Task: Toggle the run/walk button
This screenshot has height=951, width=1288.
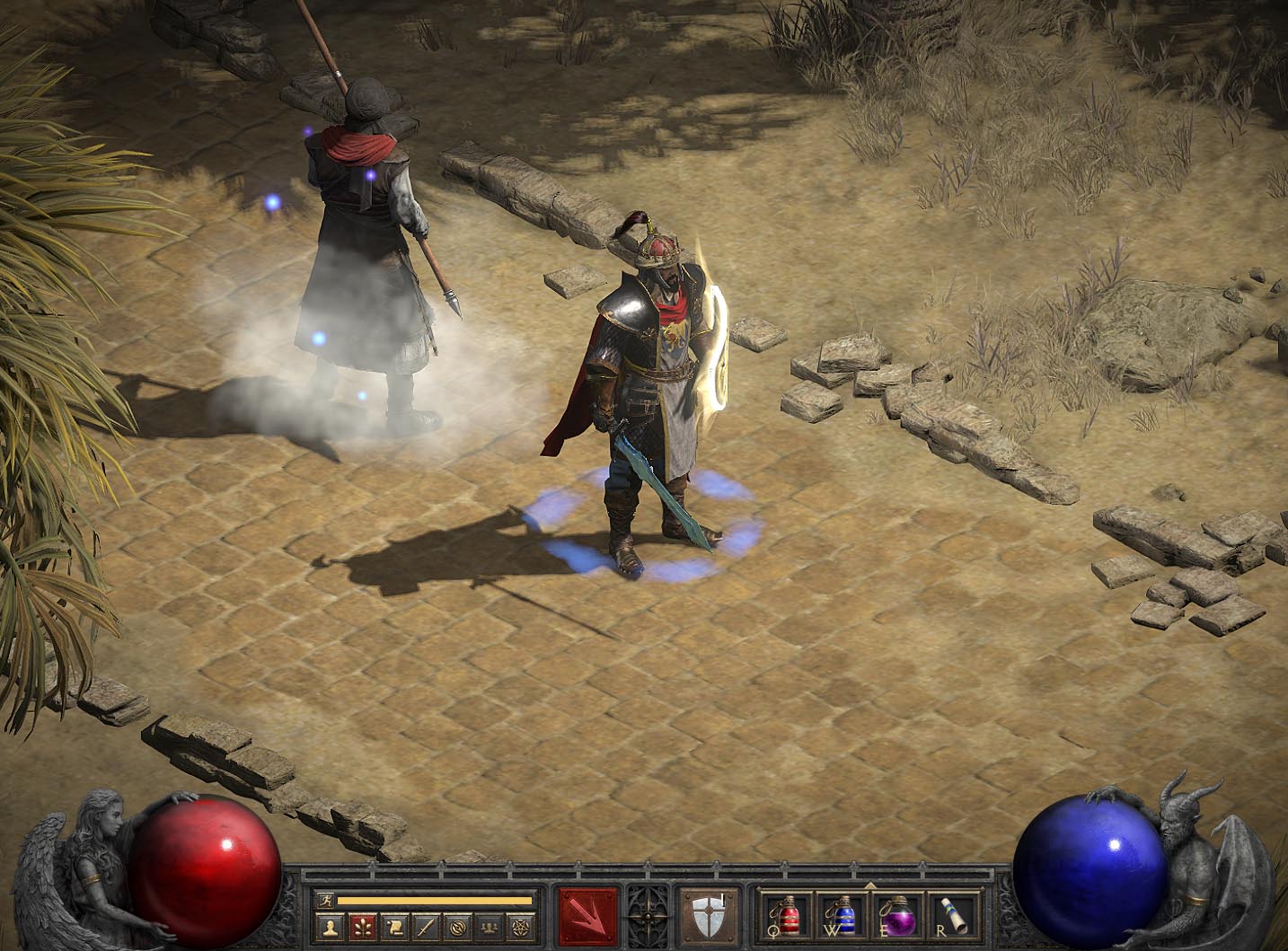Action: tap(325, 900)
